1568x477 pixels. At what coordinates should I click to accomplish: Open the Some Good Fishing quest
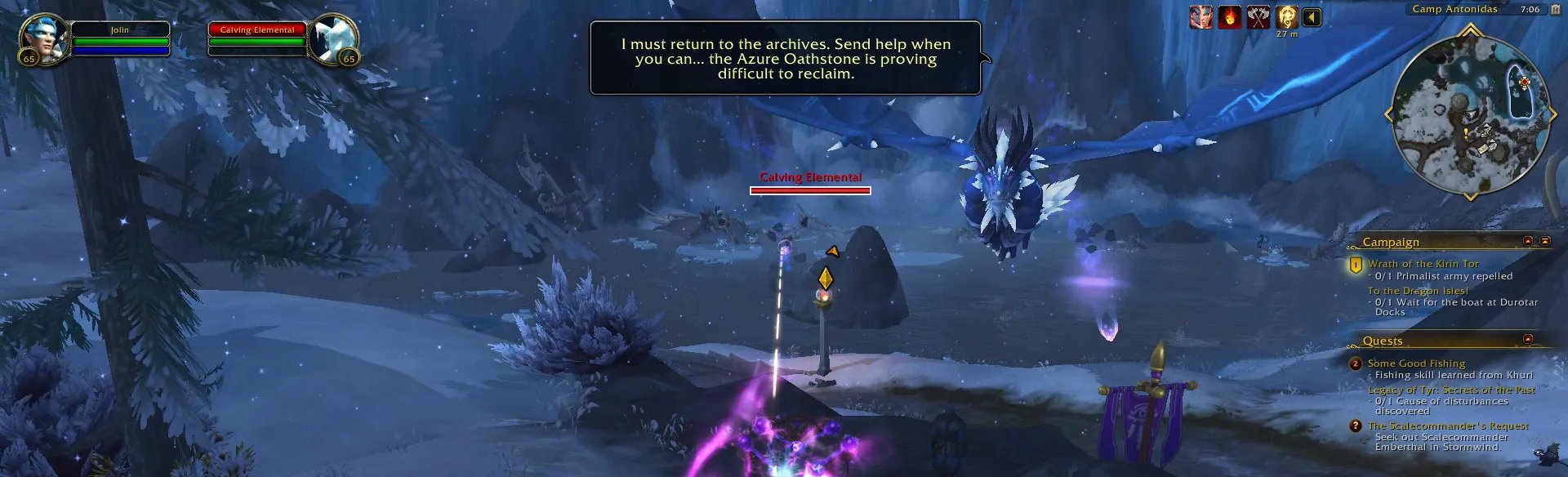click(1416, 363)
